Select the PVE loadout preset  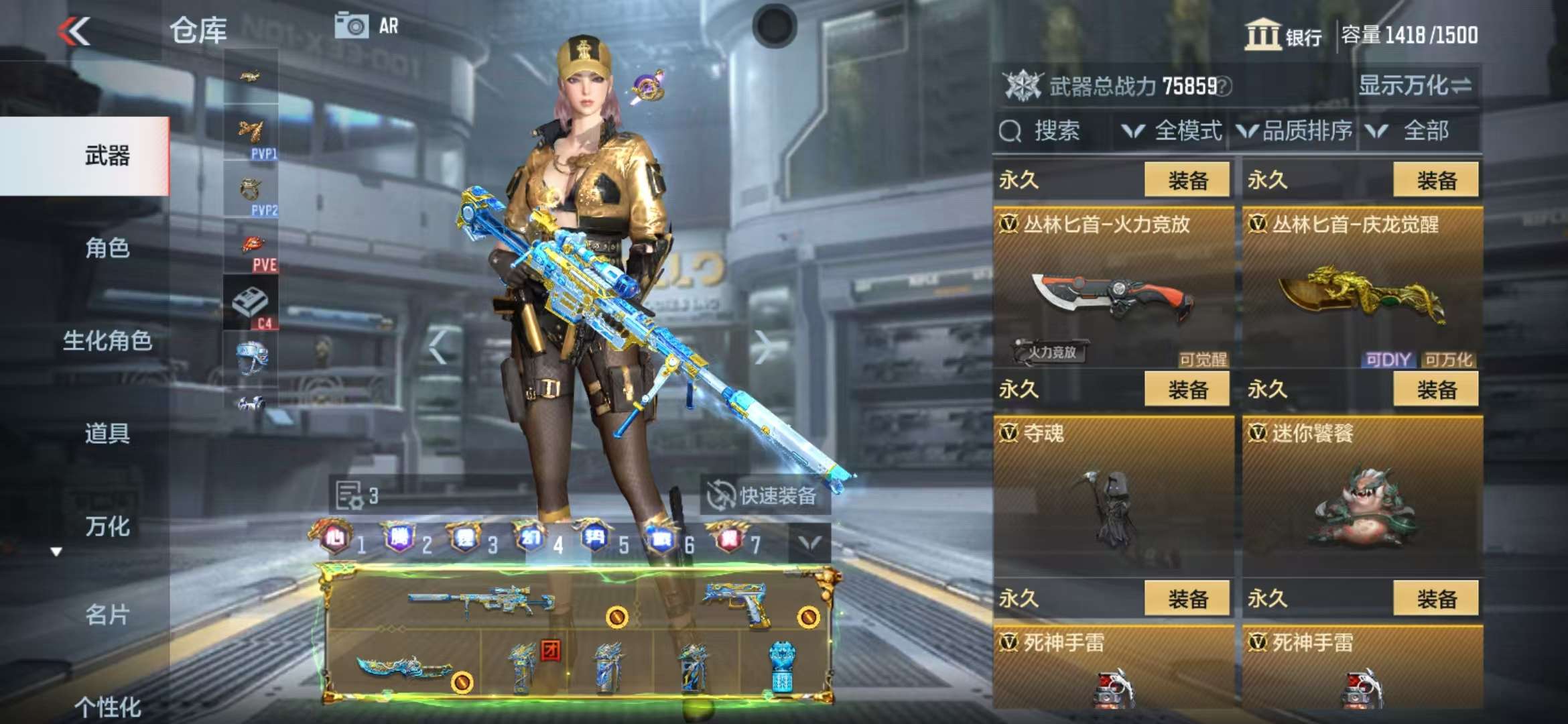click(x=252, y=251)
